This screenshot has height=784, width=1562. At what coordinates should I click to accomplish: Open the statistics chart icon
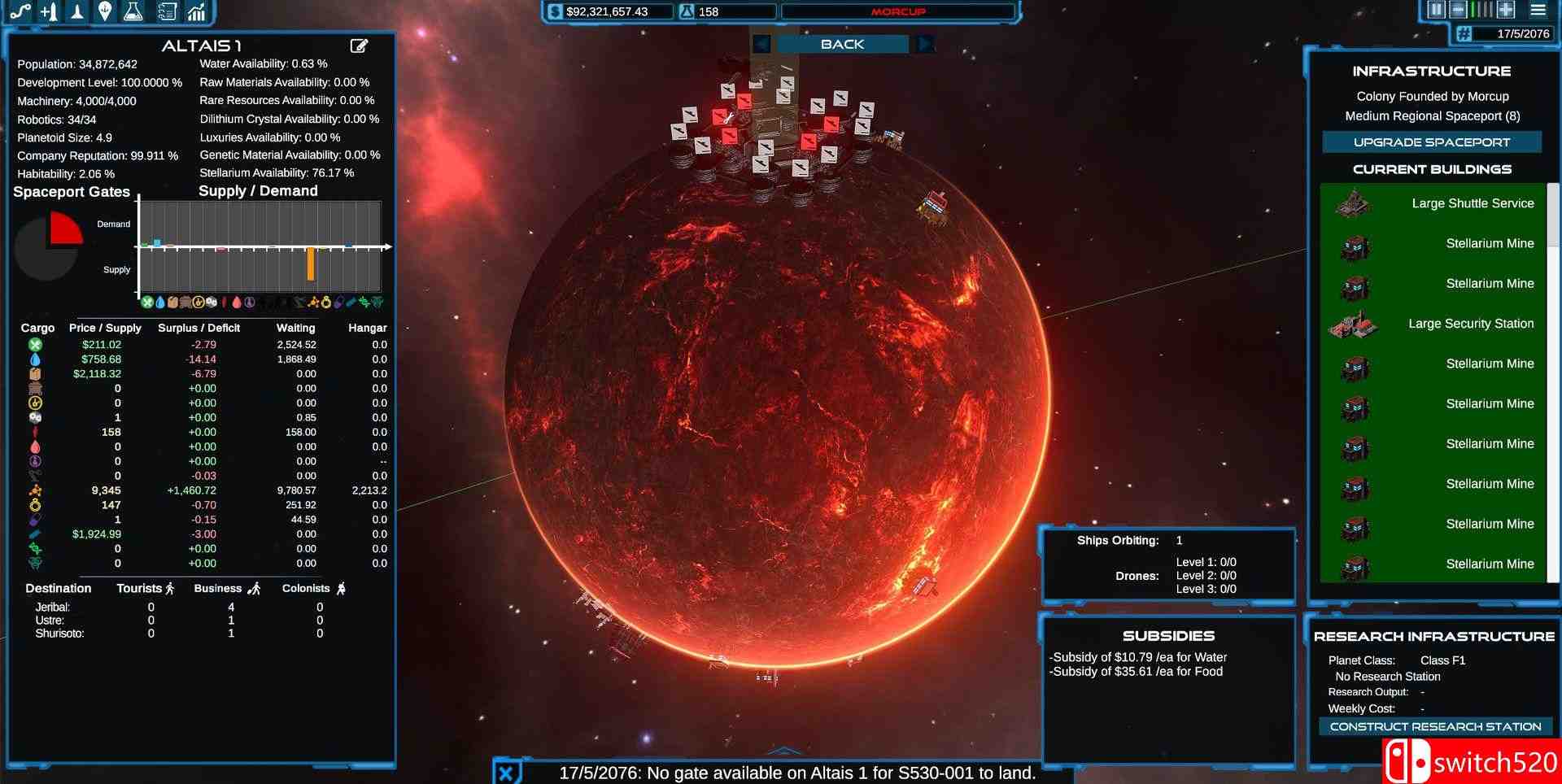[x=196, y=11]
